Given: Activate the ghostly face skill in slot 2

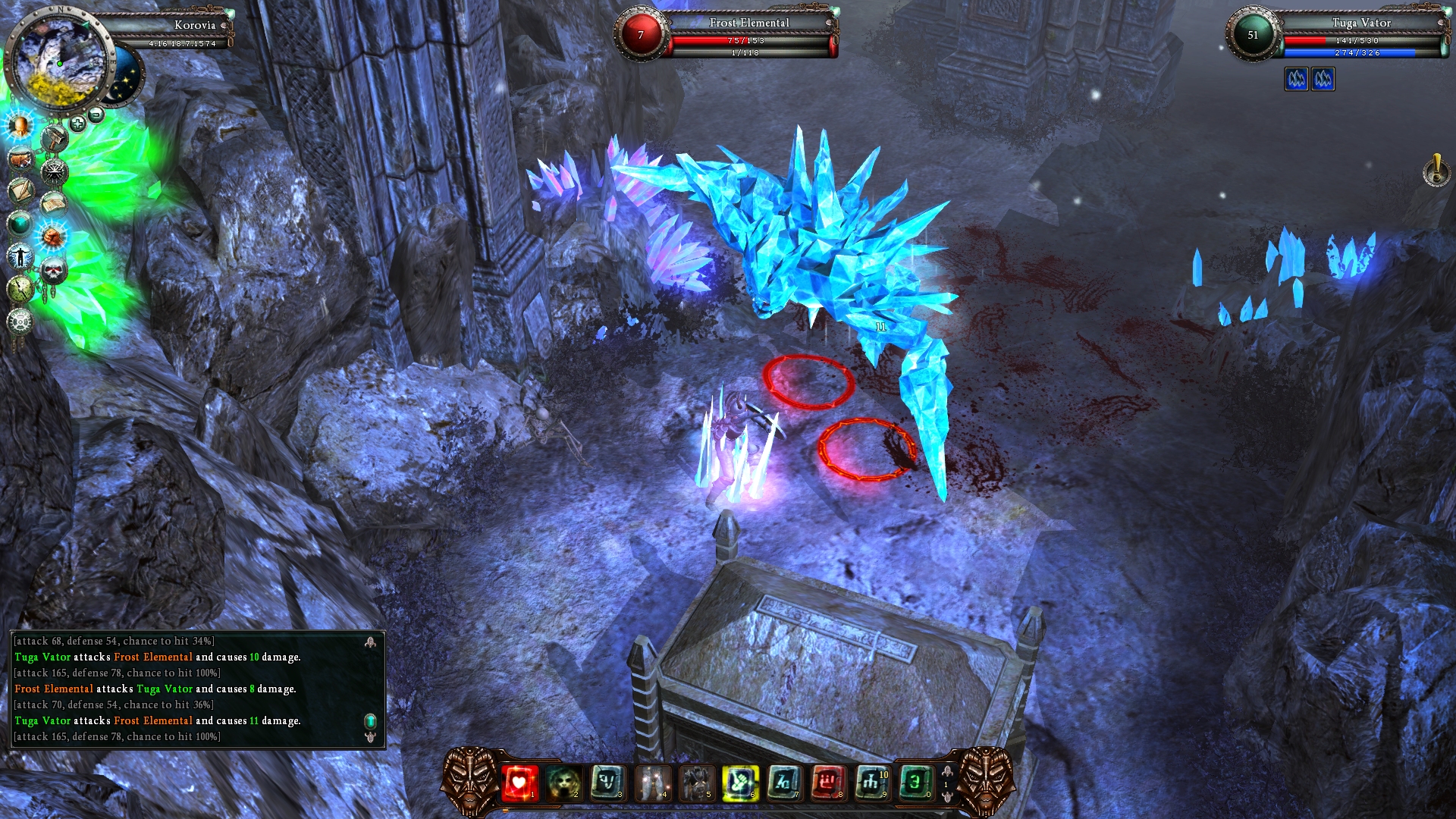Looking at the screenshot, I should click(563, 783).
